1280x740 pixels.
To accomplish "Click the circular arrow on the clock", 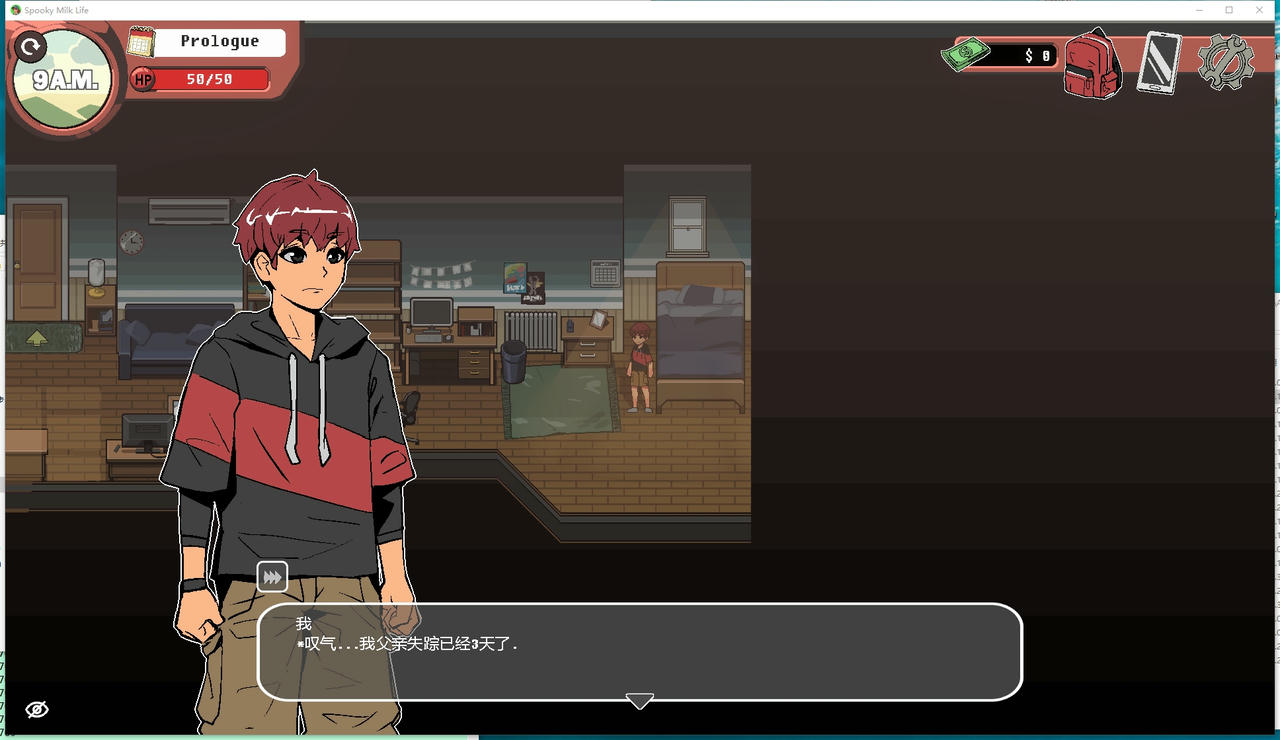I will pos(32,46).
